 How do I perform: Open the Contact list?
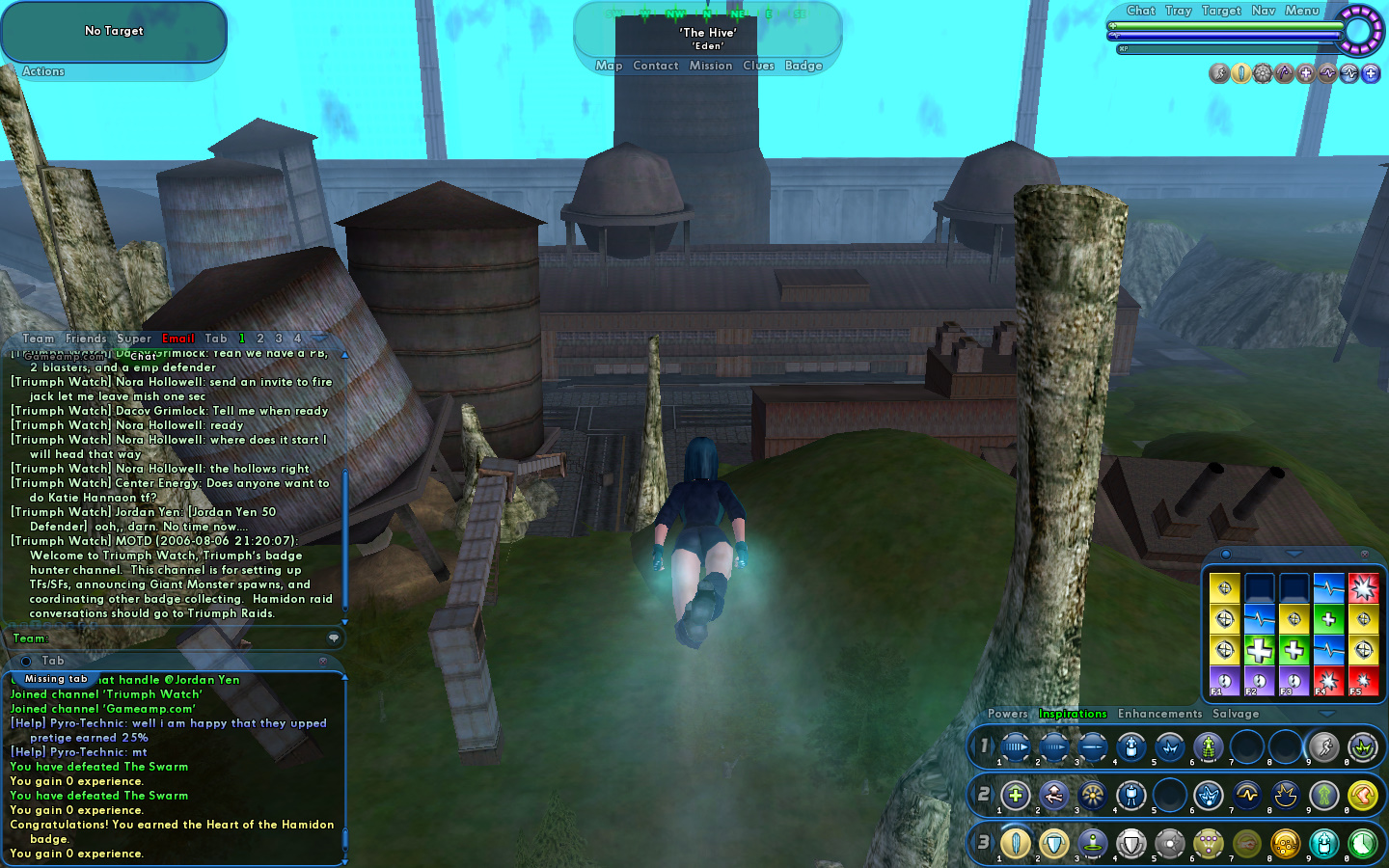pyautogui.click(x=656, y=66)
